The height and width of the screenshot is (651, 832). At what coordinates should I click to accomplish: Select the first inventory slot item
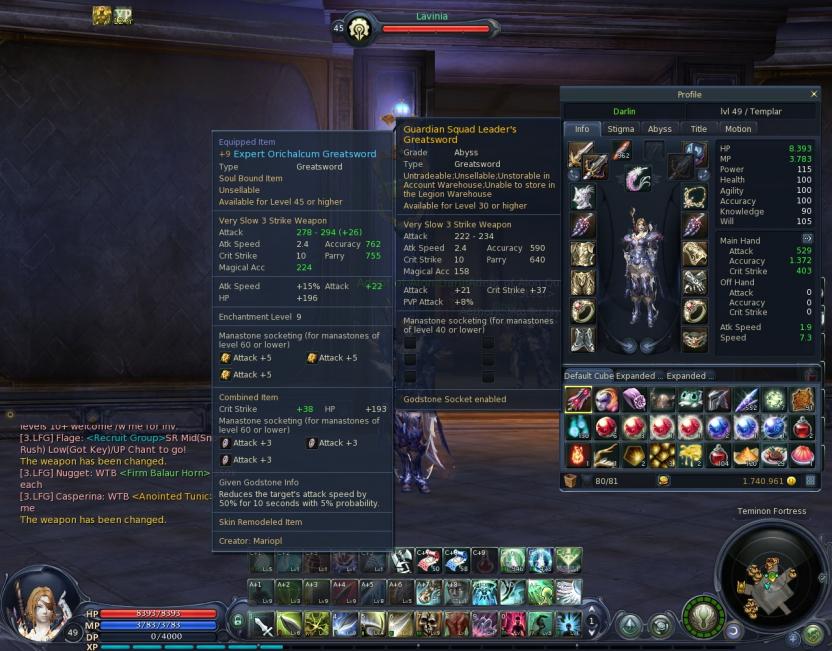tap(578, 400)
